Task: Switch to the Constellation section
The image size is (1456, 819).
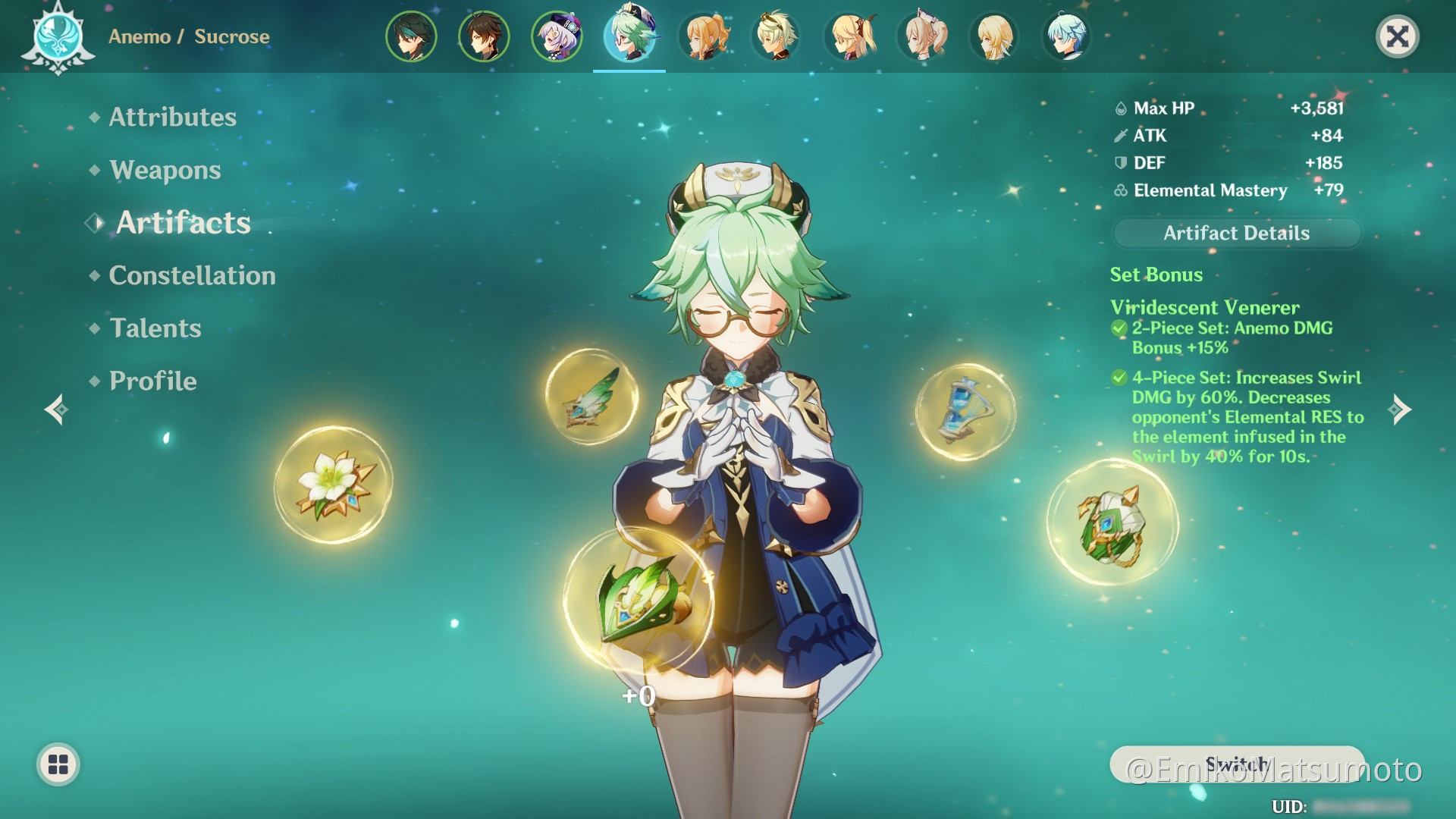Action: [192, 275]
